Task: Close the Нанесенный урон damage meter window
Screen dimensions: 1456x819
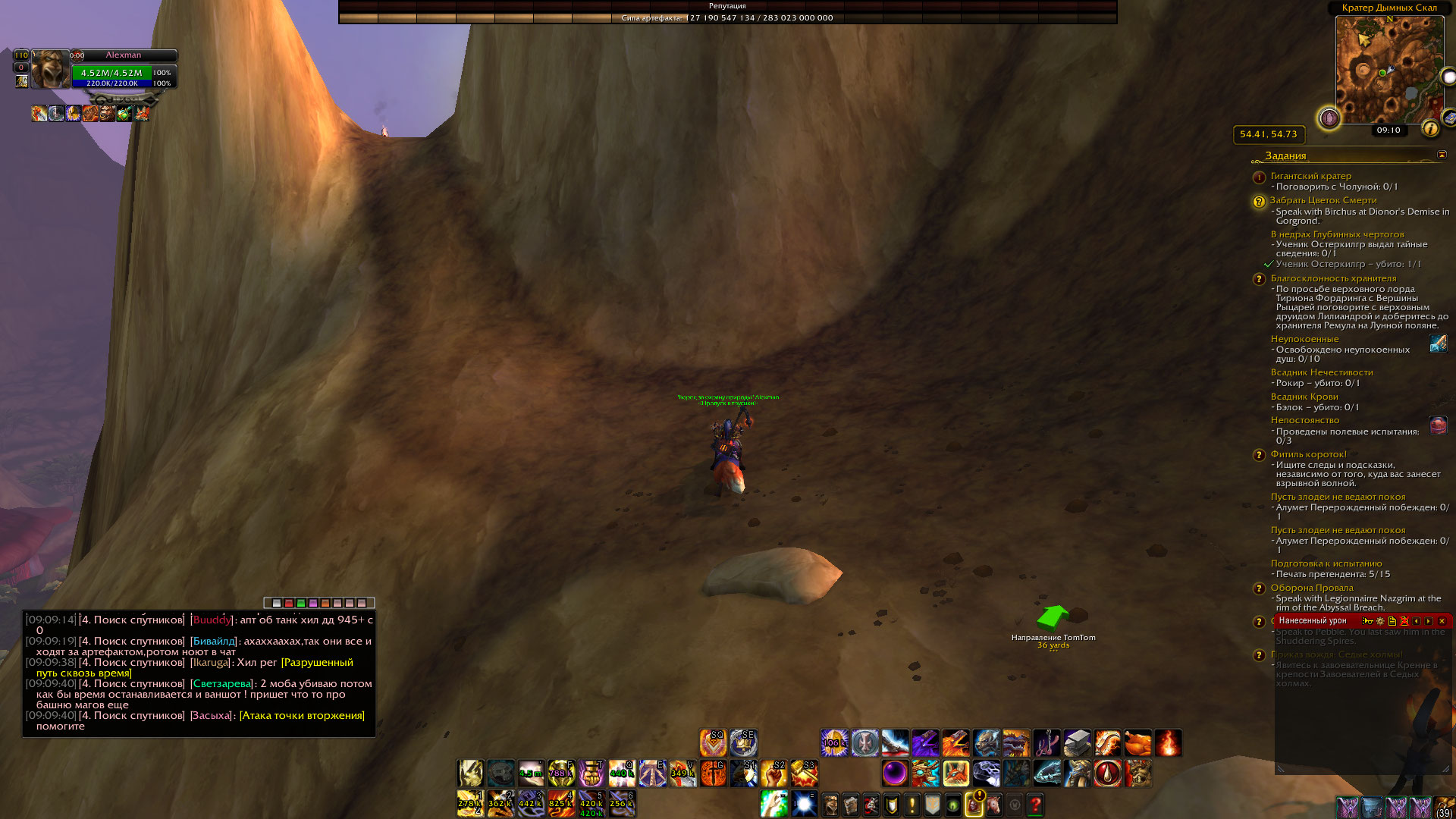Action: (1442, 621)
